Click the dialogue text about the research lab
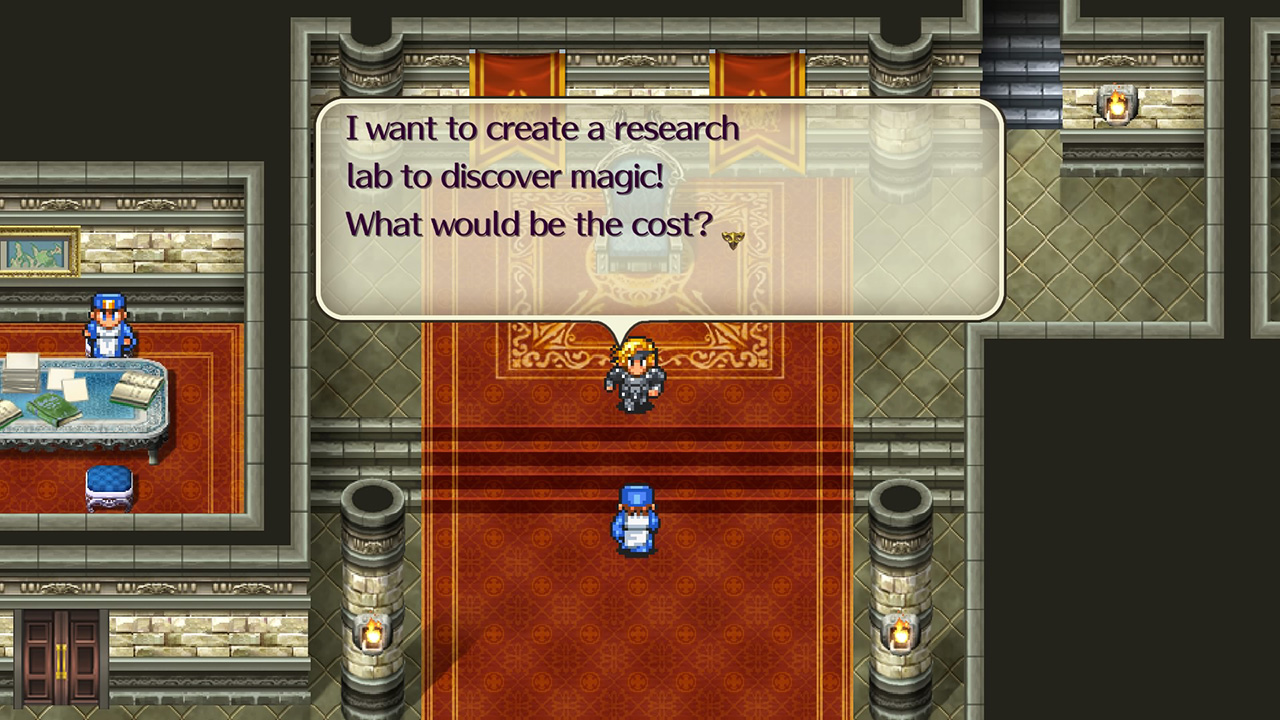Screen dimensions: 1280x720 point(540,175)
